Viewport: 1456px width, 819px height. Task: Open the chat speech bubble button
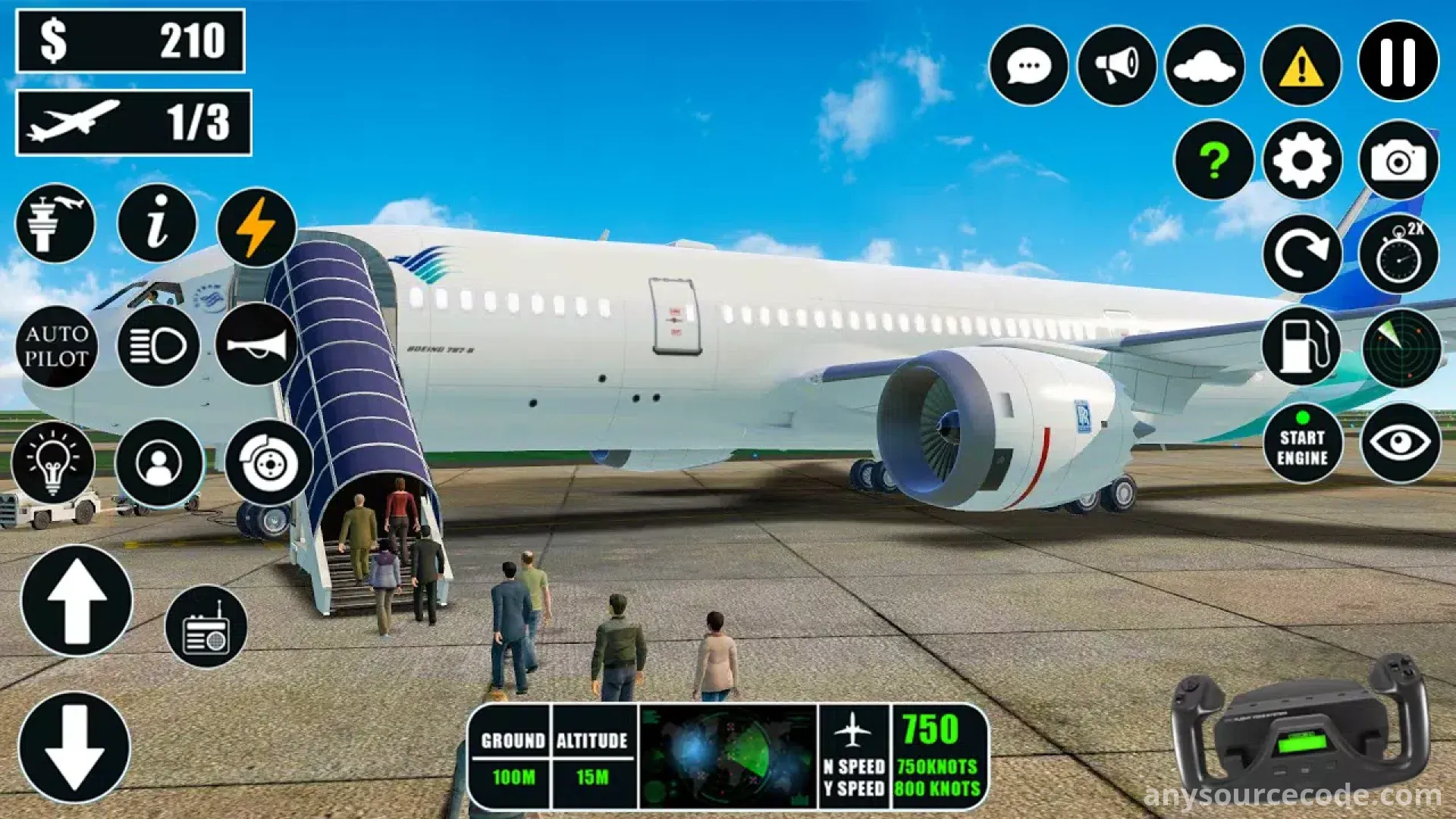click(x=1028, y=66)
